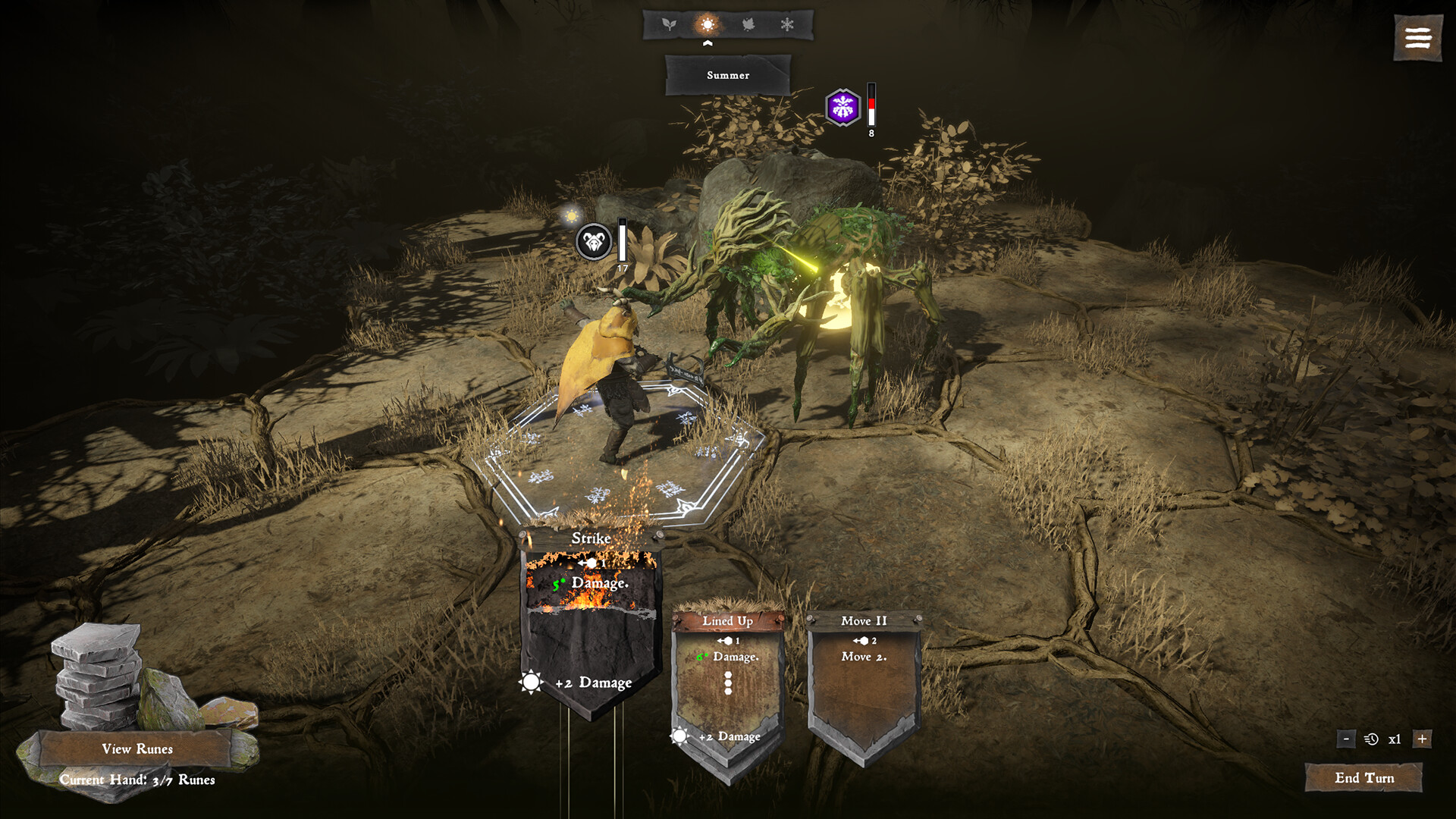Viewport: 1456px width, 819px height.
Task: Open the hamburger menu
Action: click(x=1417, y=38)
